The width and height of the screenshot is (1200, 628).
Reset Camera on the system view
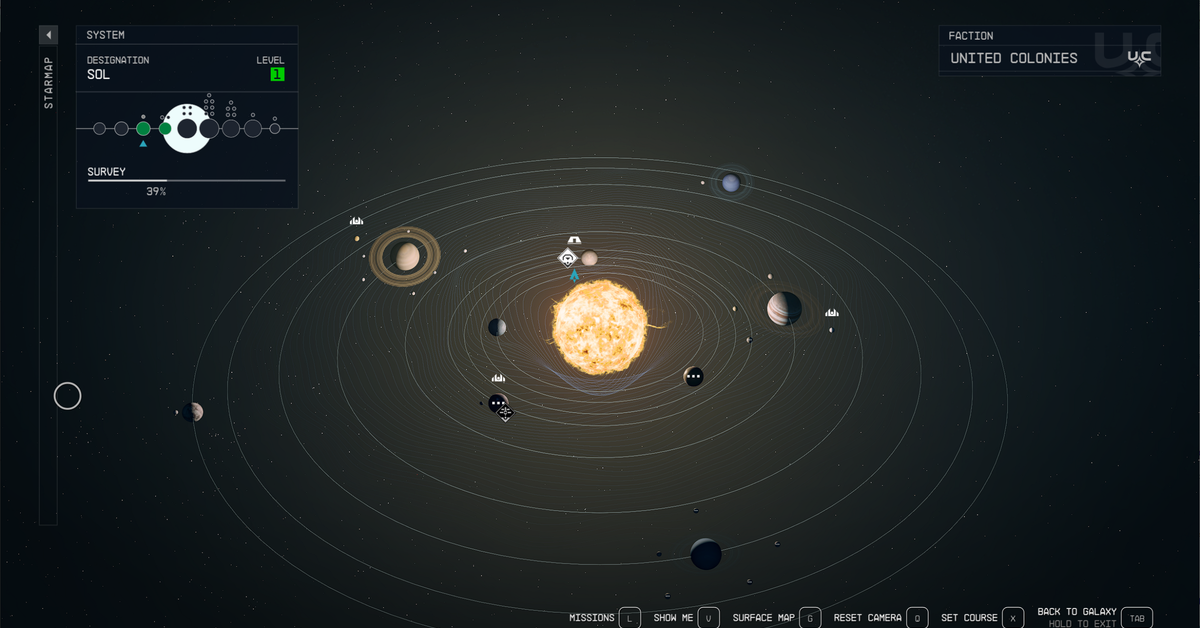918,618
